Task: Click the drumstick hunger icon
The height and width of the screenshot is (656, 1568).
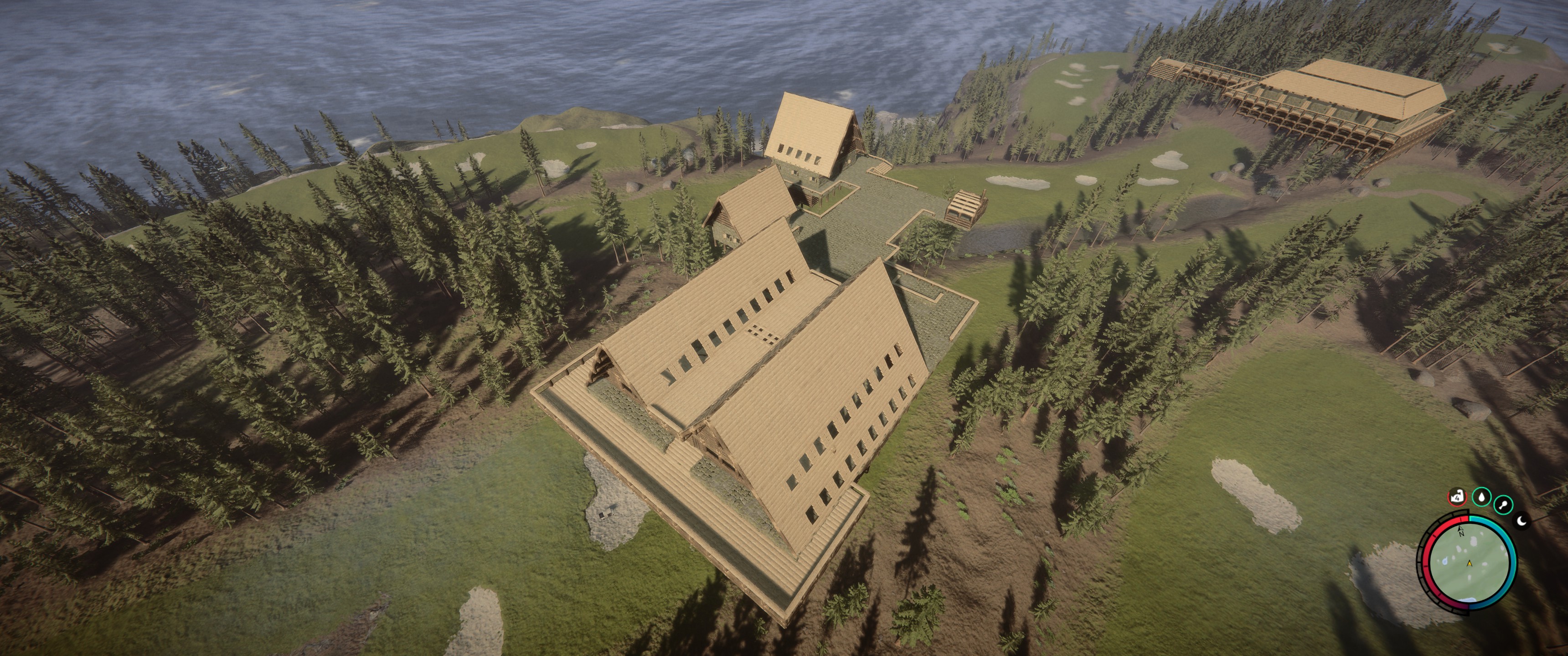Action: 1503,504
